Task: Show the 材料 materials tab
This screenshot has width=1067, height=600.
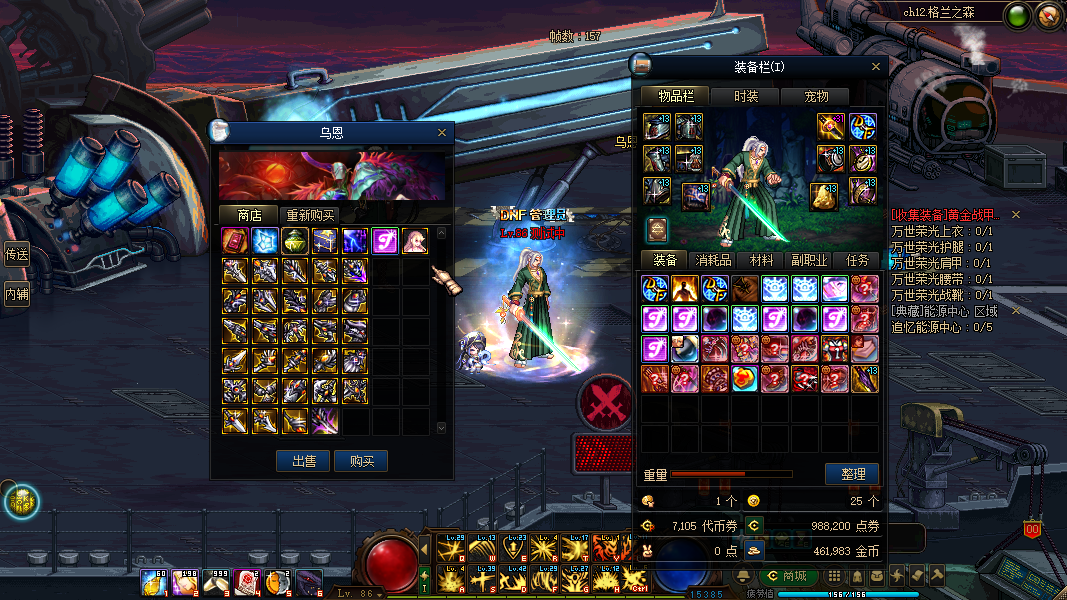Action: pyautogui.click(x=762, y=260)
